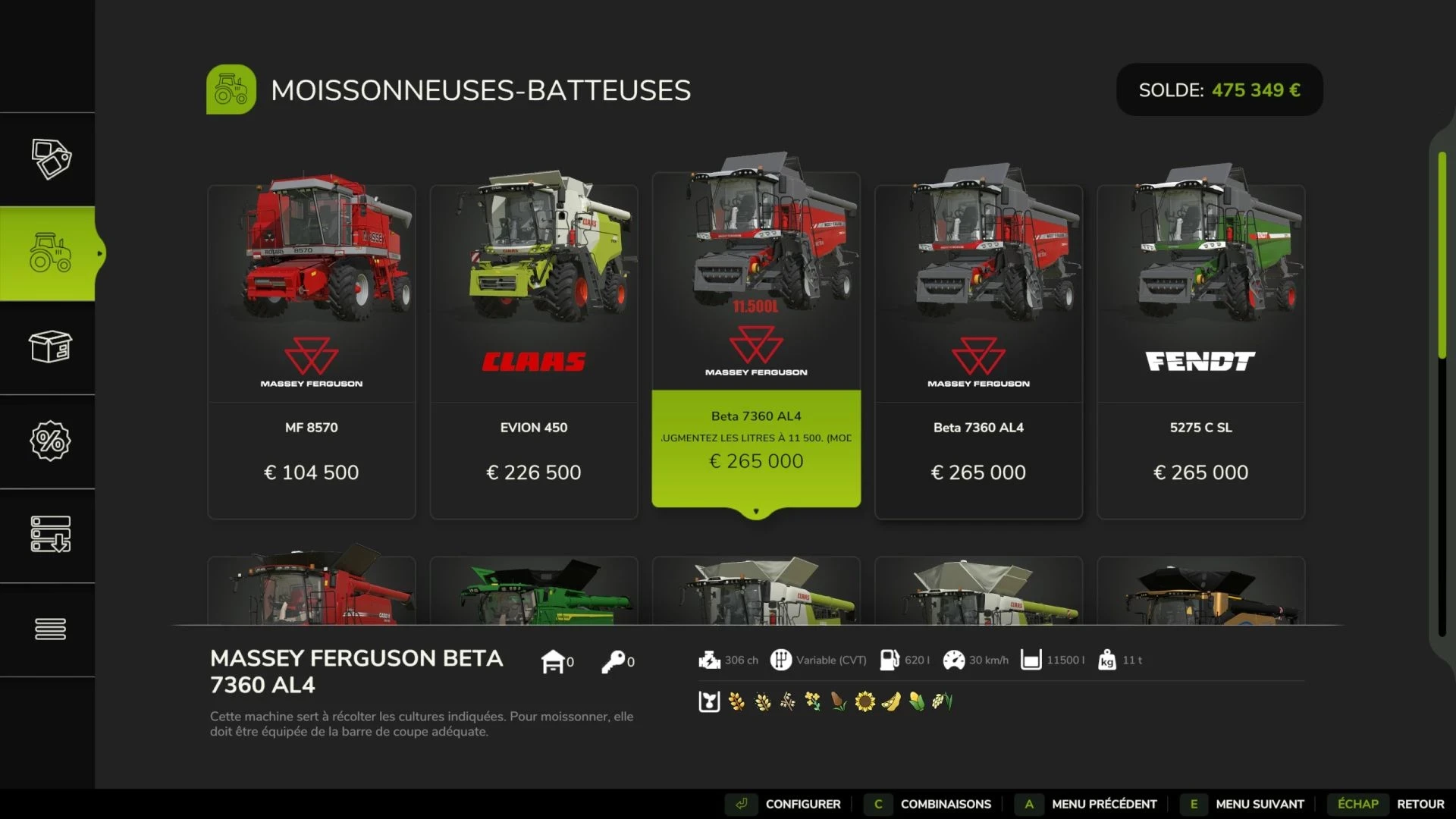
Task: Click the fuel tank icon showing 620 l
Action: click(x=890, y=660)
